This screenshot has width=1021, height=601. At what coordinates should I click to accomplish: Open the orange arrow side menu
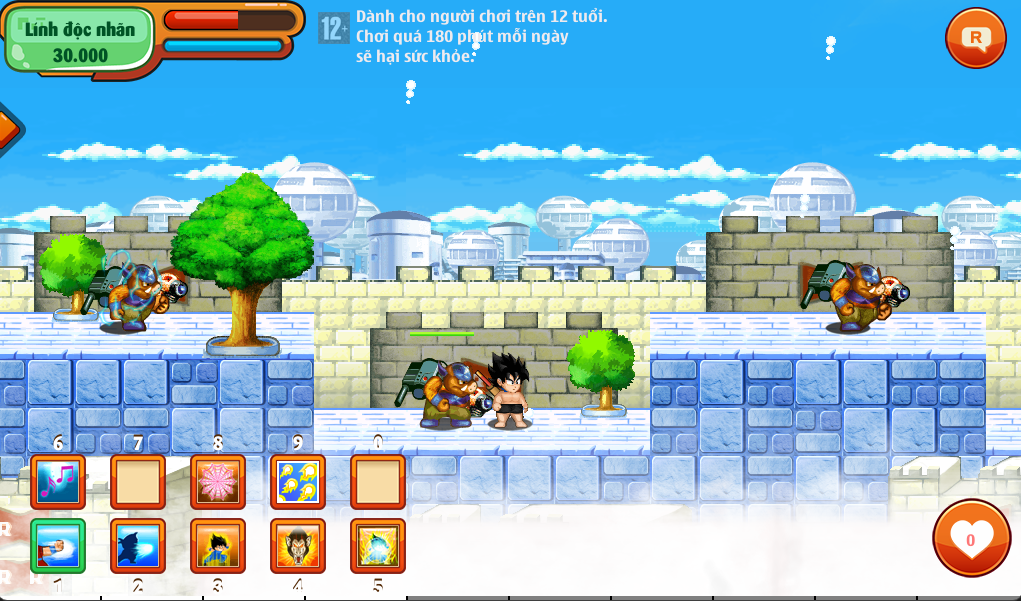[x=8, y=127]
